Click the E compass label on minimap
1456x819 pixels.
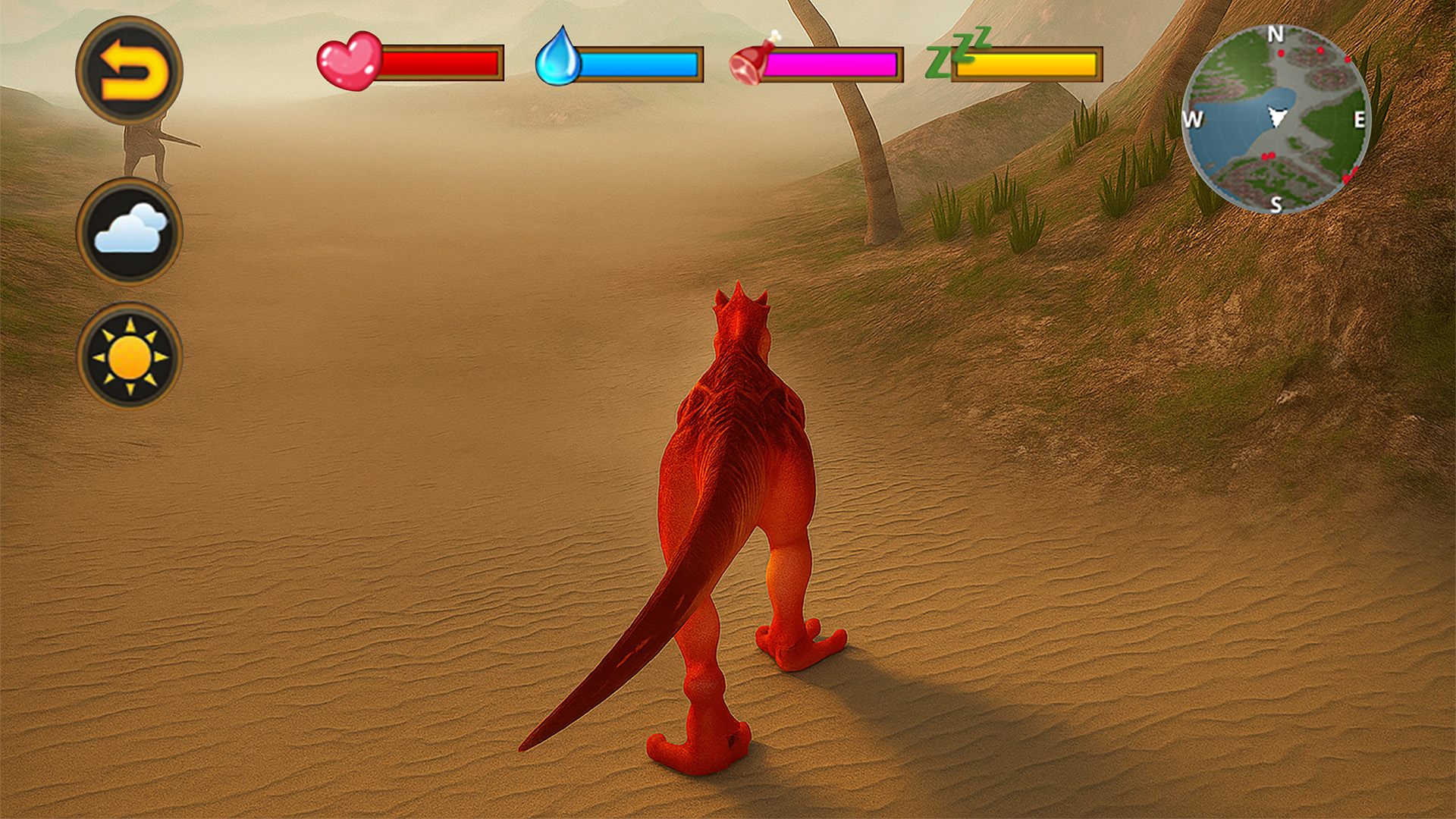point(1361,118)
